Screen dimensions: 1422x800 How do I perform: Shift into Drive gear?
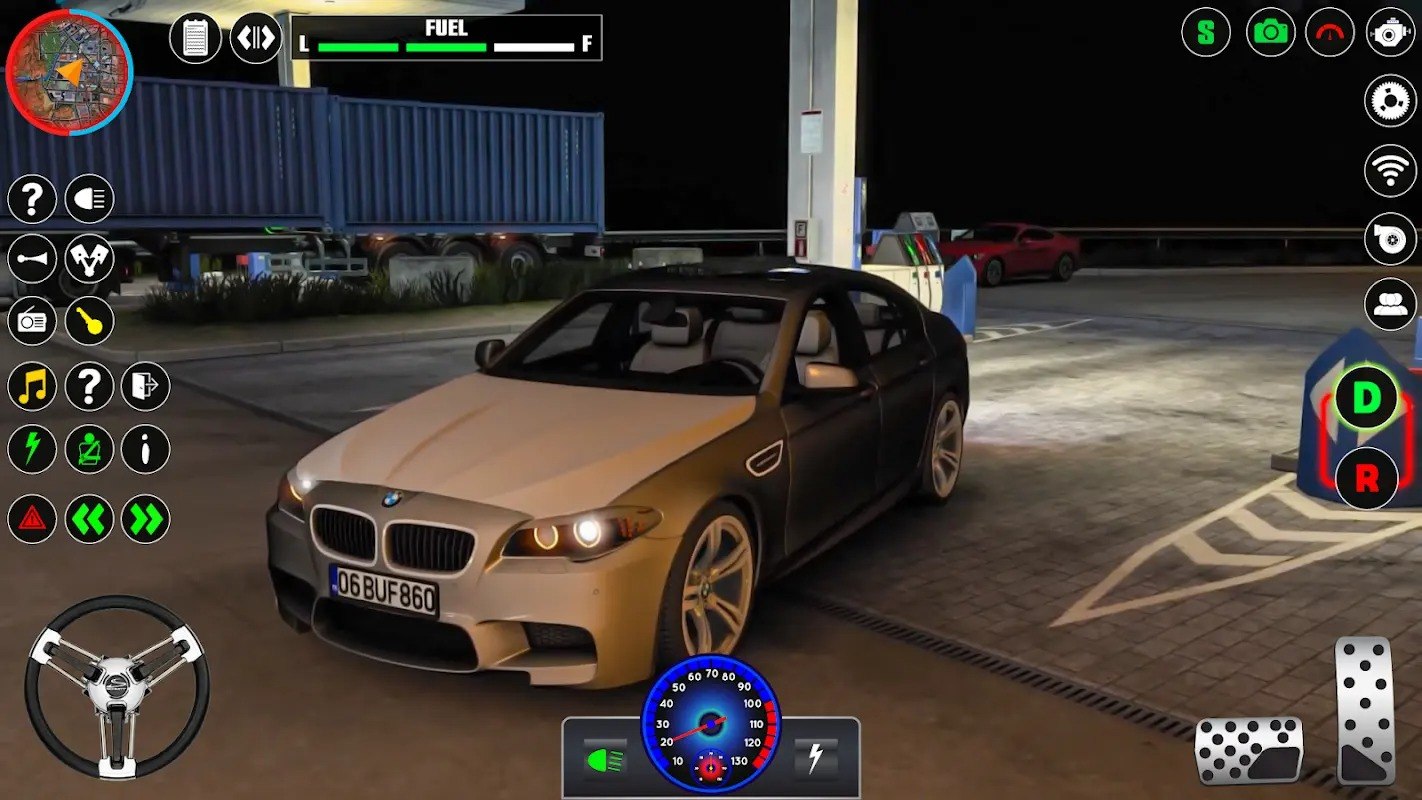[x=1365, y=398]
